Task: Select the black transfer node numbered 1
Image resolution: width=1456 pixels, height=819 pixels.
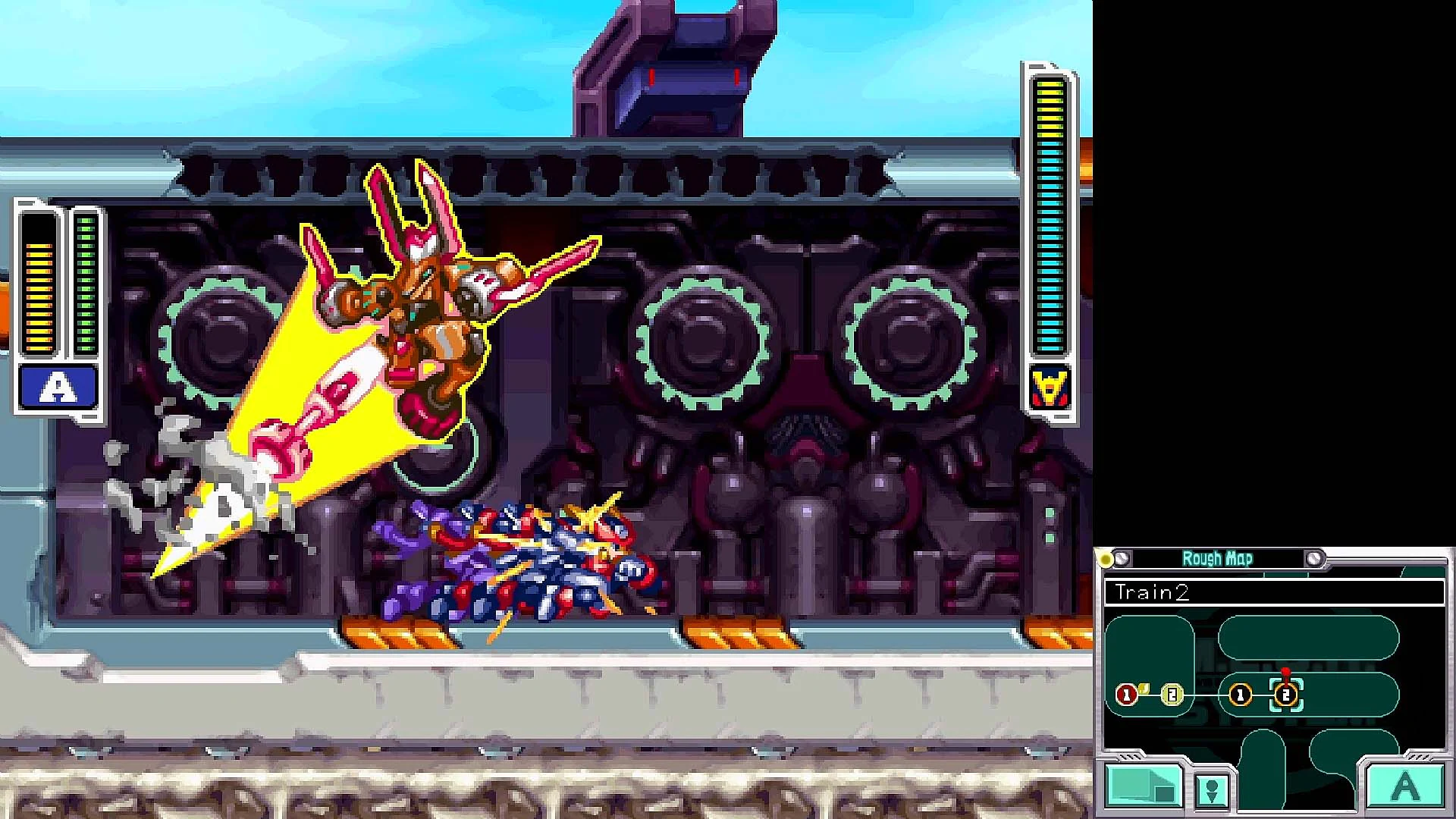Action: click(1240, 695)
